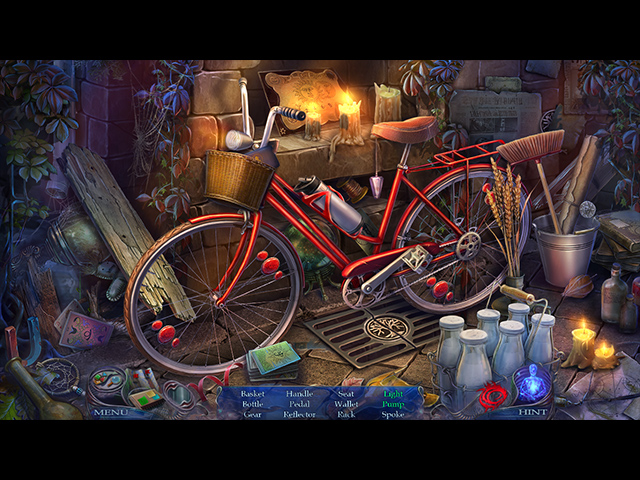This screenshot has height=480, width=640.
Task: Open the Menu button
Action: 109,411
